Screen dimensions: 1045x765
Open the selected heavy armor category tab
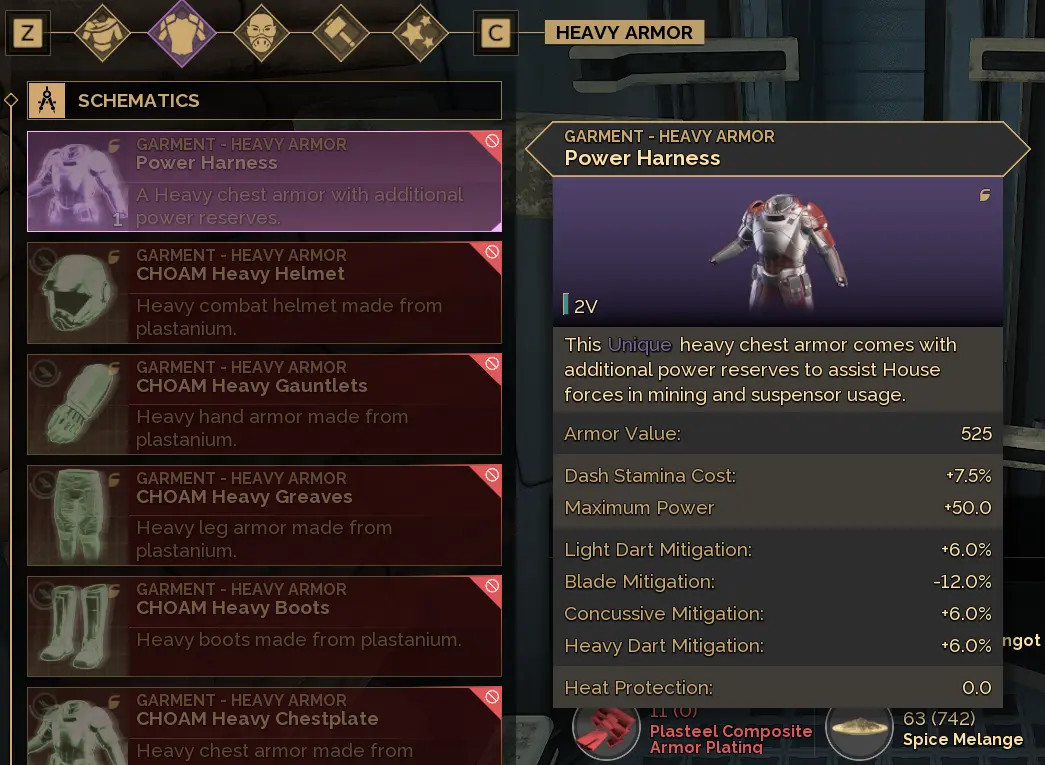click(181, 33)
